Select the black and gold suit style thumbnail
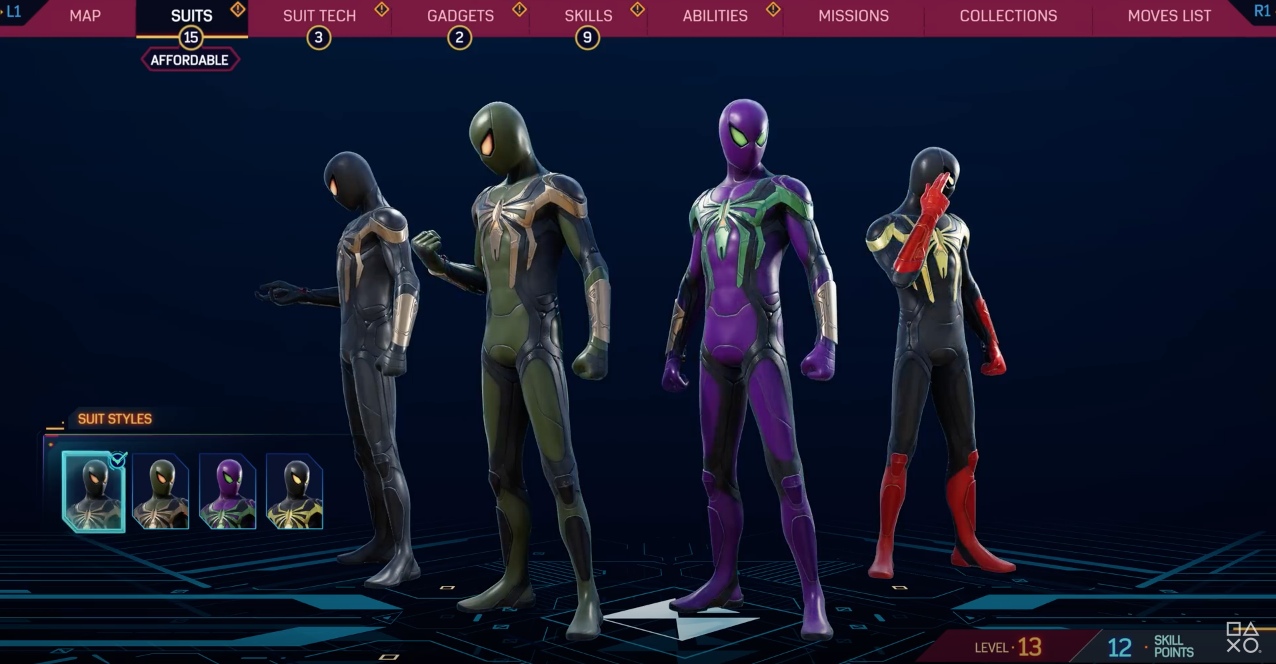1276x664 pixels. (x=94, y=490)
